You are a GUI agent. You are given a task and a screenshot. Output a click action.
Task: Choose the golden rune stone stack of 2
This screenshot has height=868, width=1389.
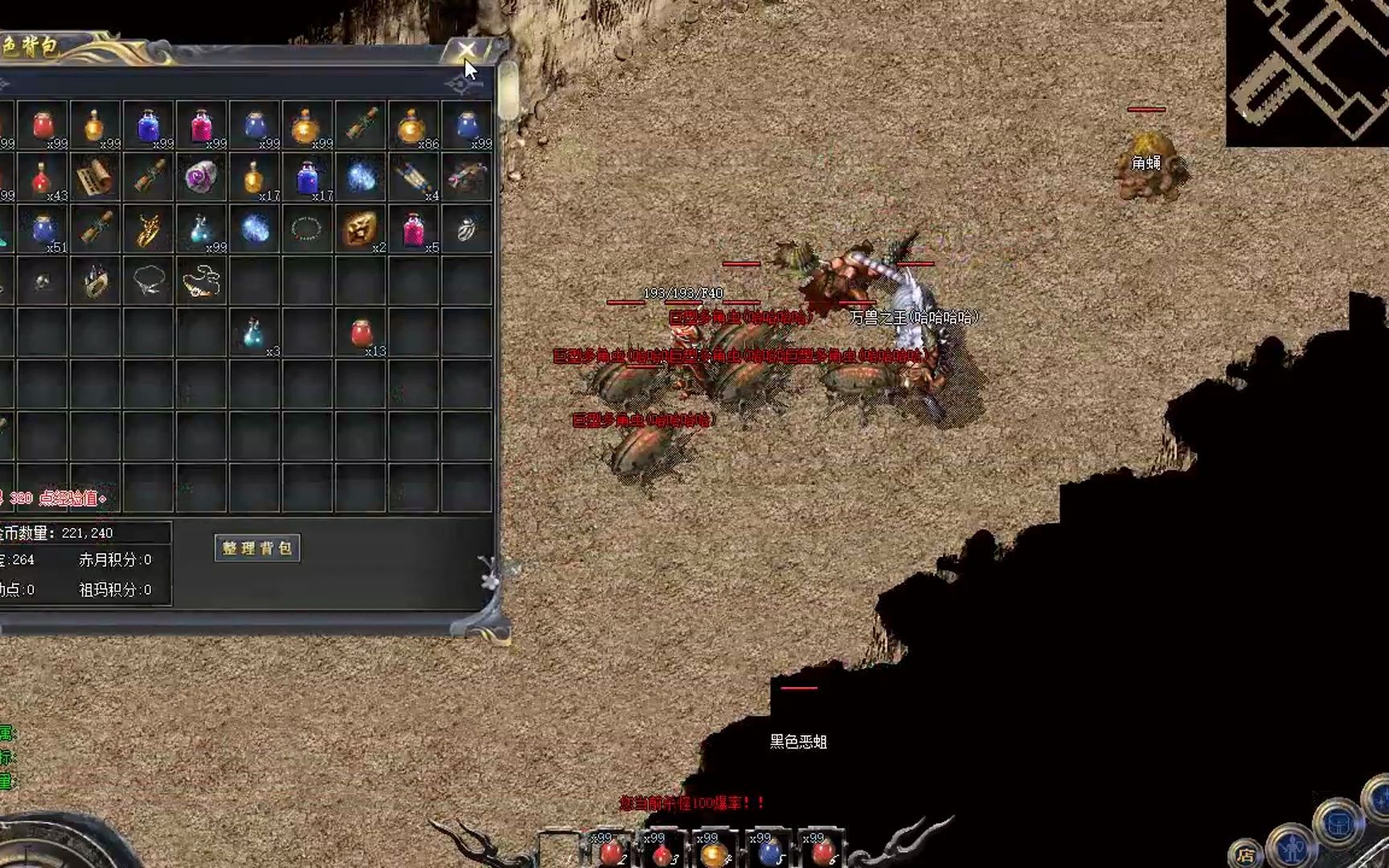(360, 230)
